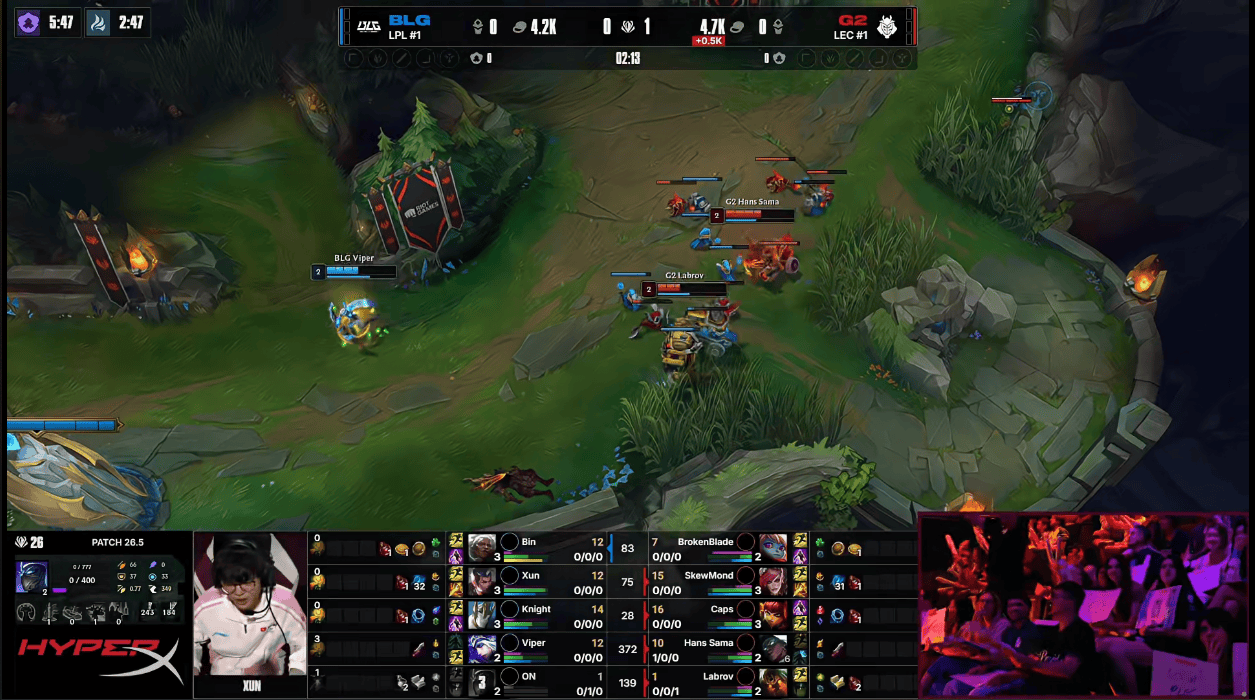Select Hans Sama's scoreboard champion portrait

pyautogui.click(x=771, y=649)
